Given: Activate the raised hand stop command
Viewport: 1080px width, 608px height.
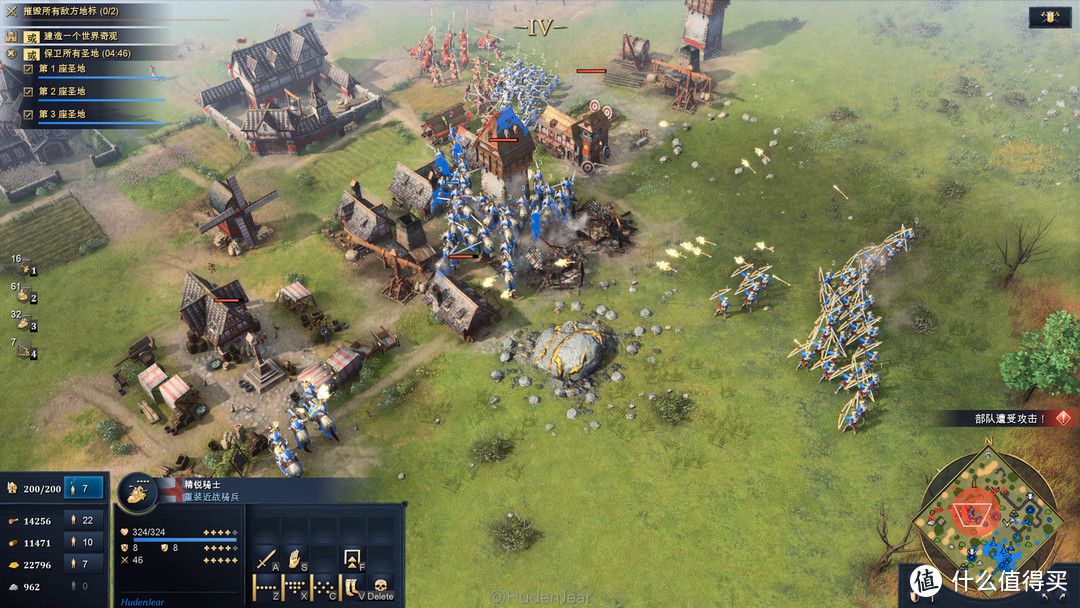Looking at the screenshot, I should 295,559.
